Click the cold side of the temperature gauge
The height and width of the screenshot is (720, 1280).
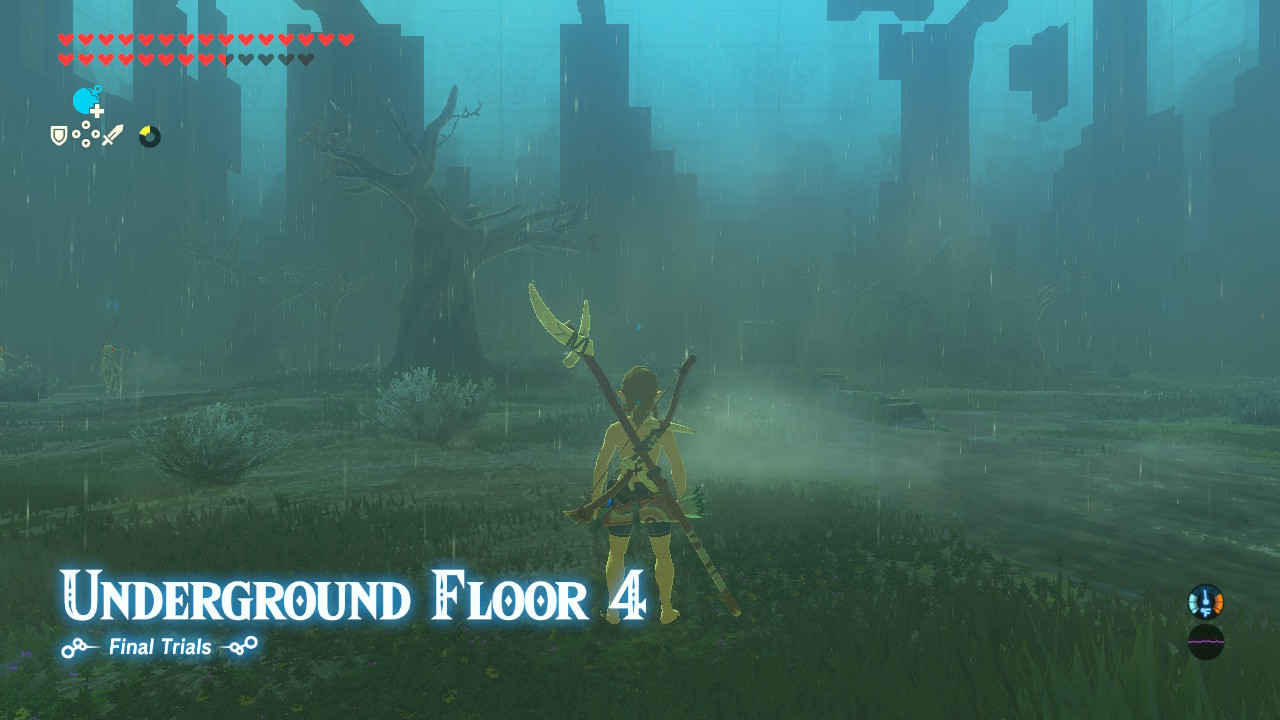[x=1194, y=603]
